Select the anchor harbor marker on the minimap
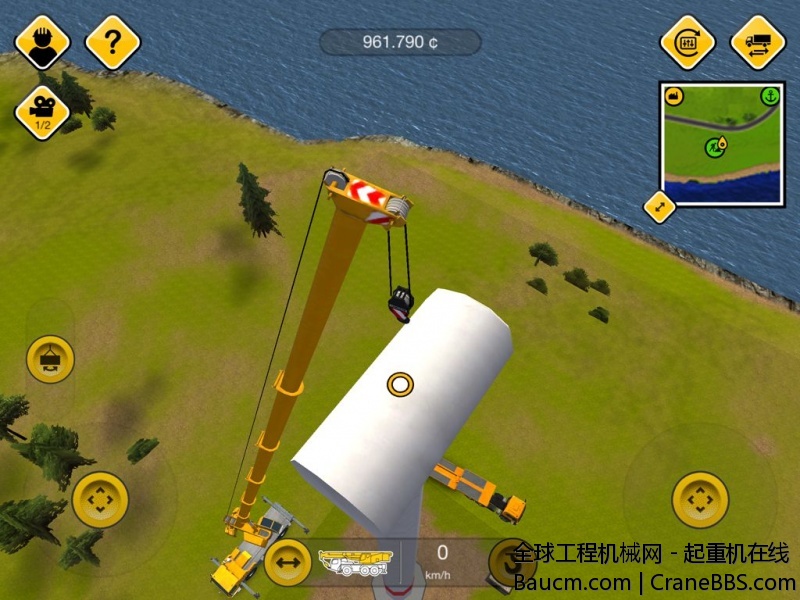The width and height of the screenshot is (800, 600). coord(769,97)
